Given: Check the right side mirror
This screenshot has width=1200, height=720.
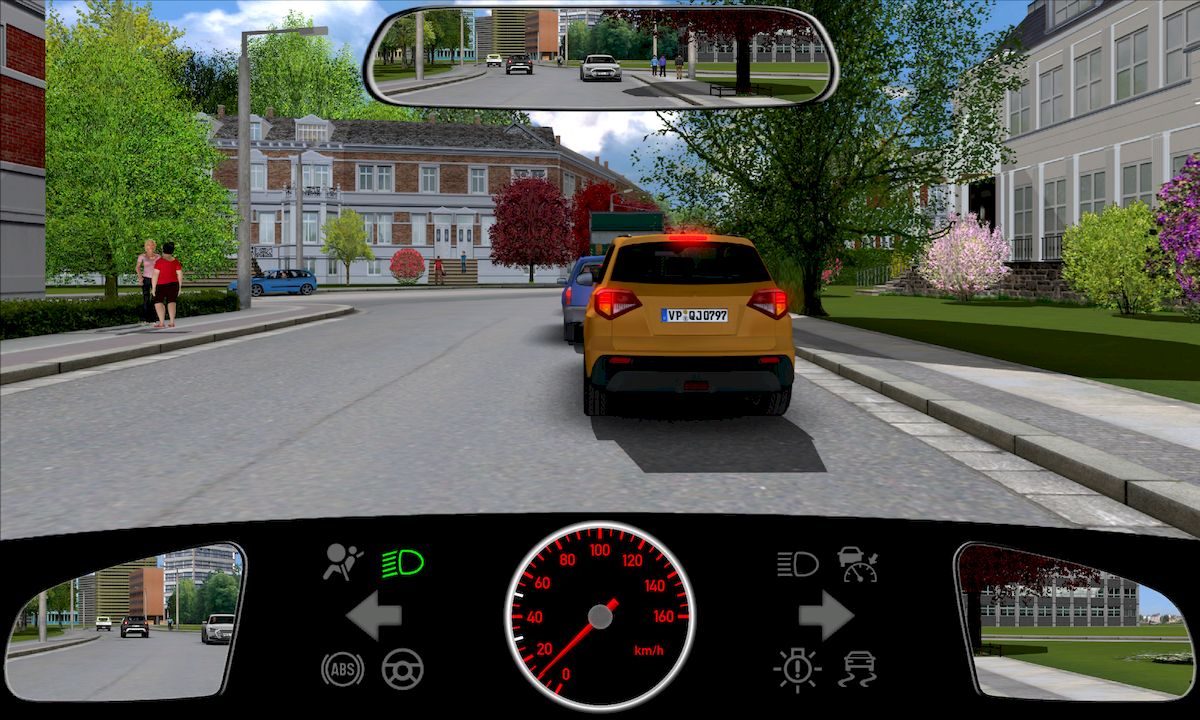Looking at the screenshot, I should [1073, 620].
